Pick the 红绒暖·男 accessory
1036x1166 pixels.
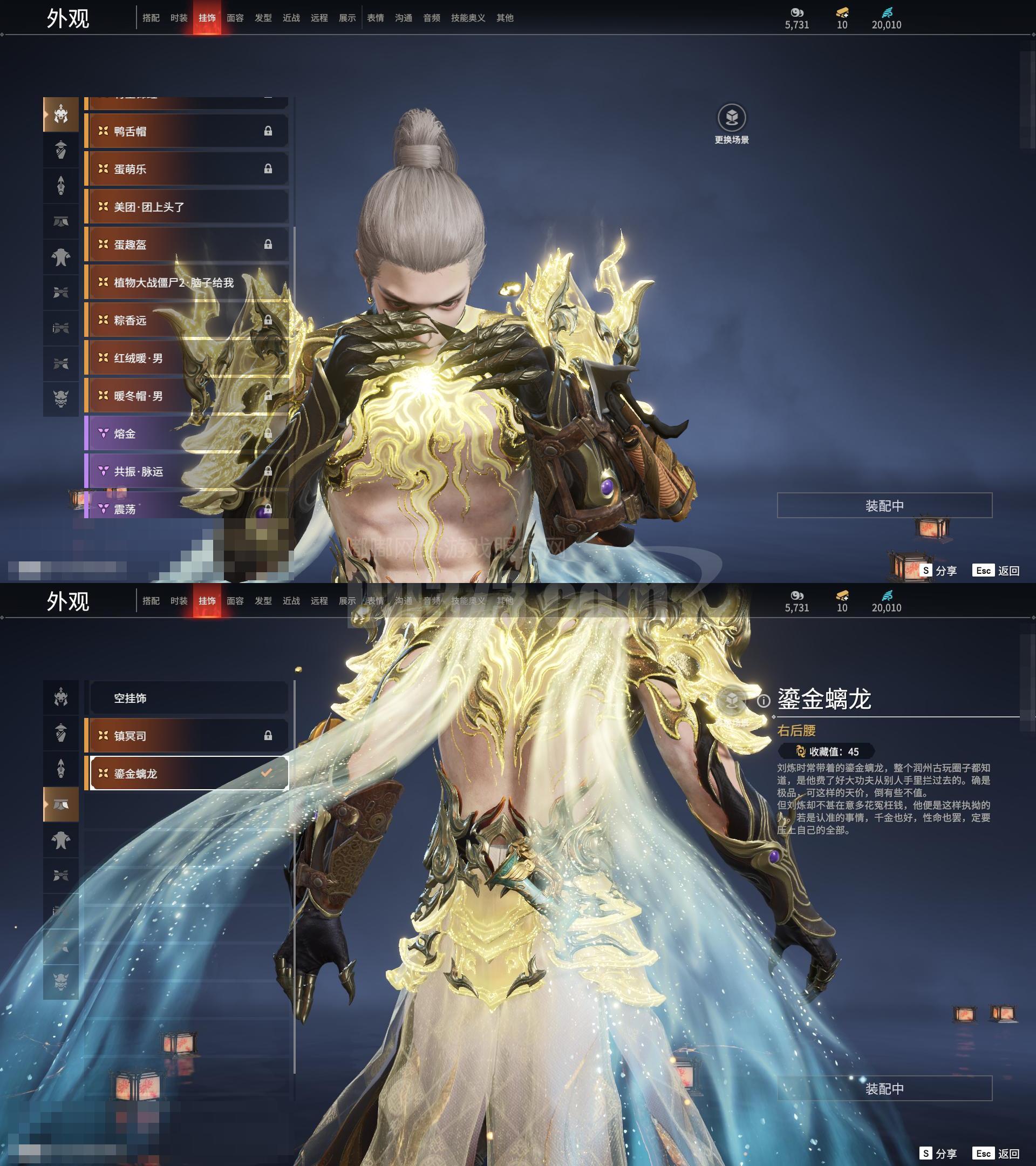[186, 358]
